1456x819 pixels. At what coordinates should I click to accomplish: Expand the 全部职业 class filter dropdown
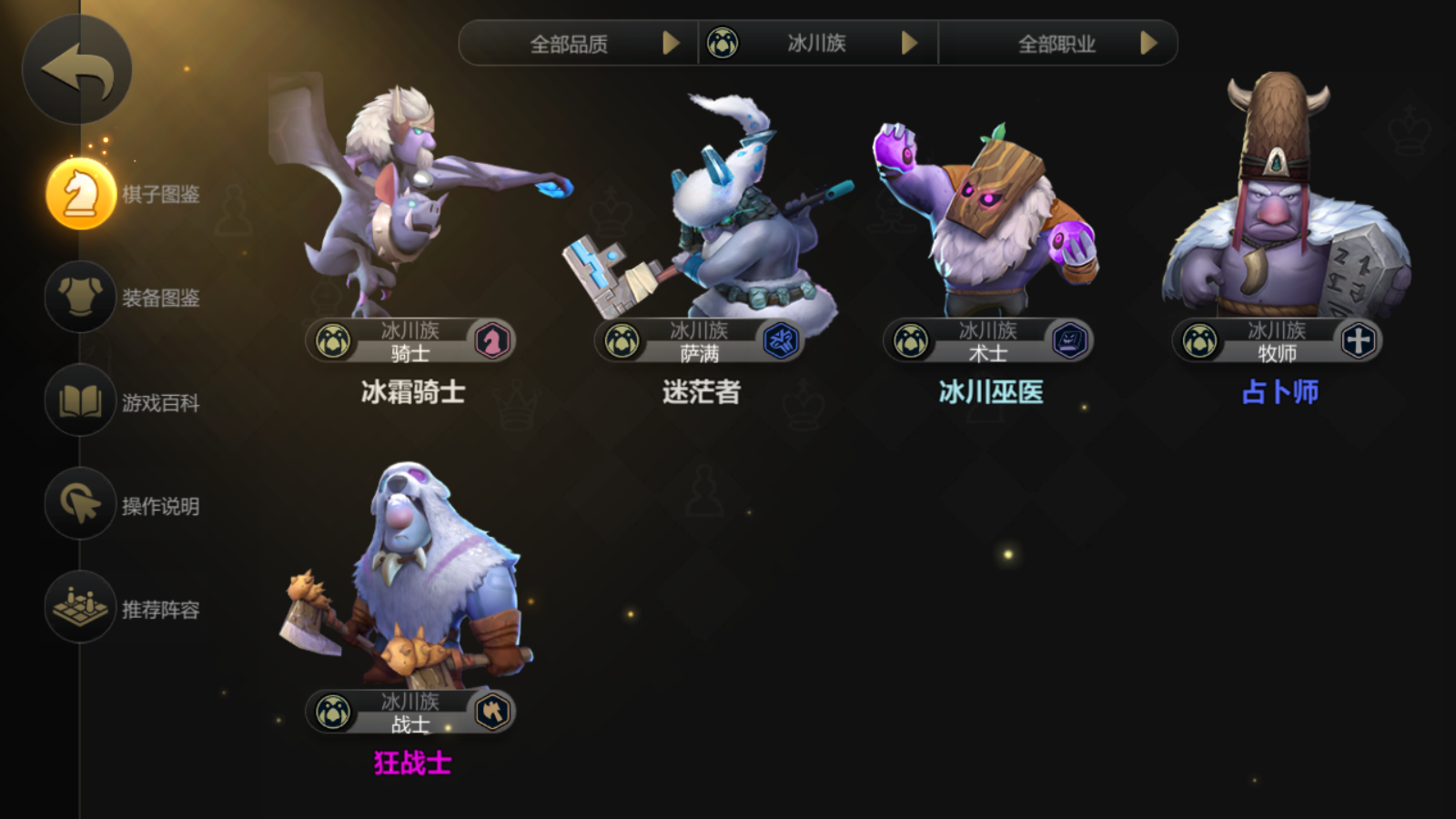[1058, 43]
